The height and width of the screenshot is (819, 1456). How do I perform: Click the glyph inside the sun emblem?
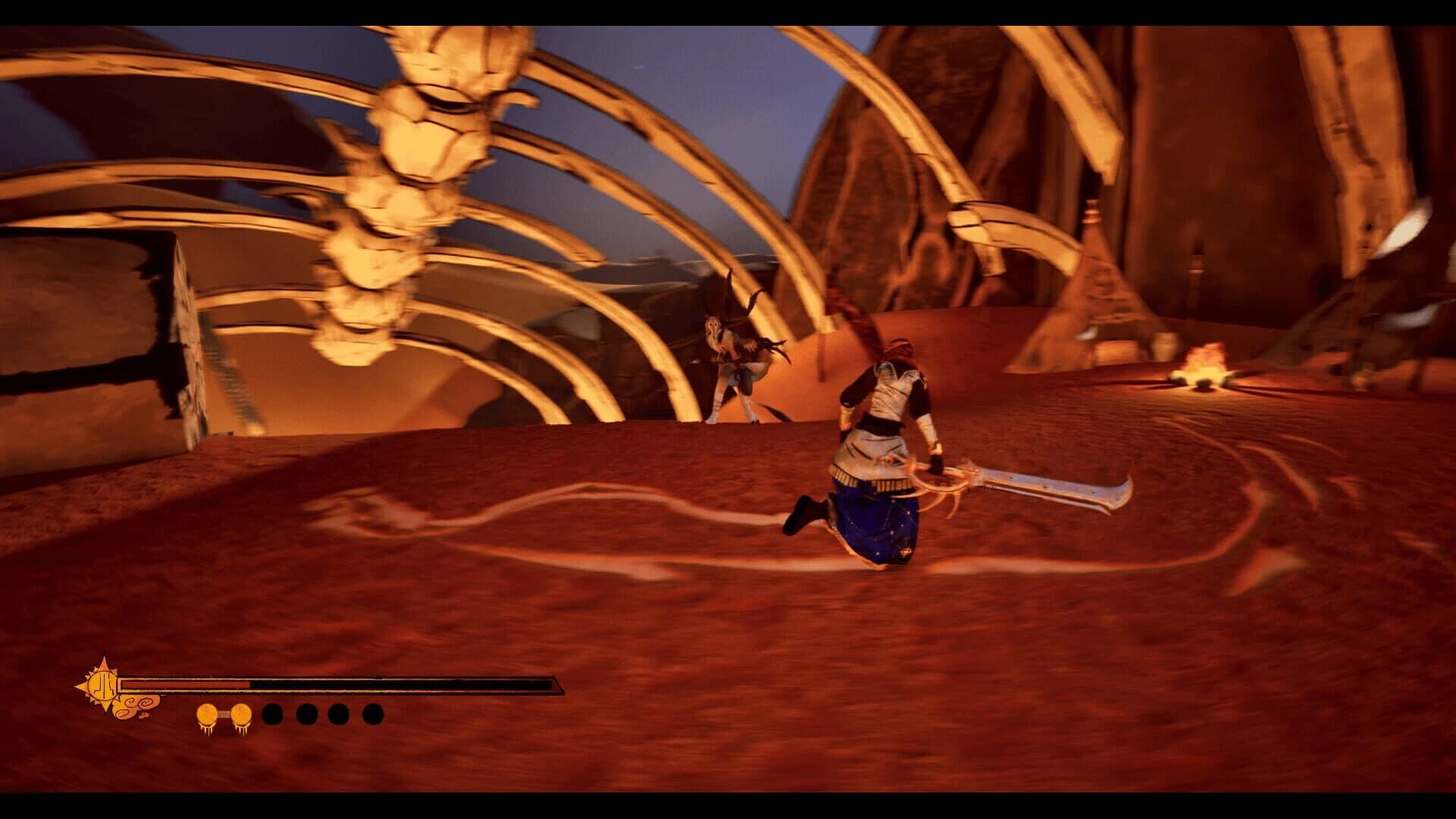(103, 686)
